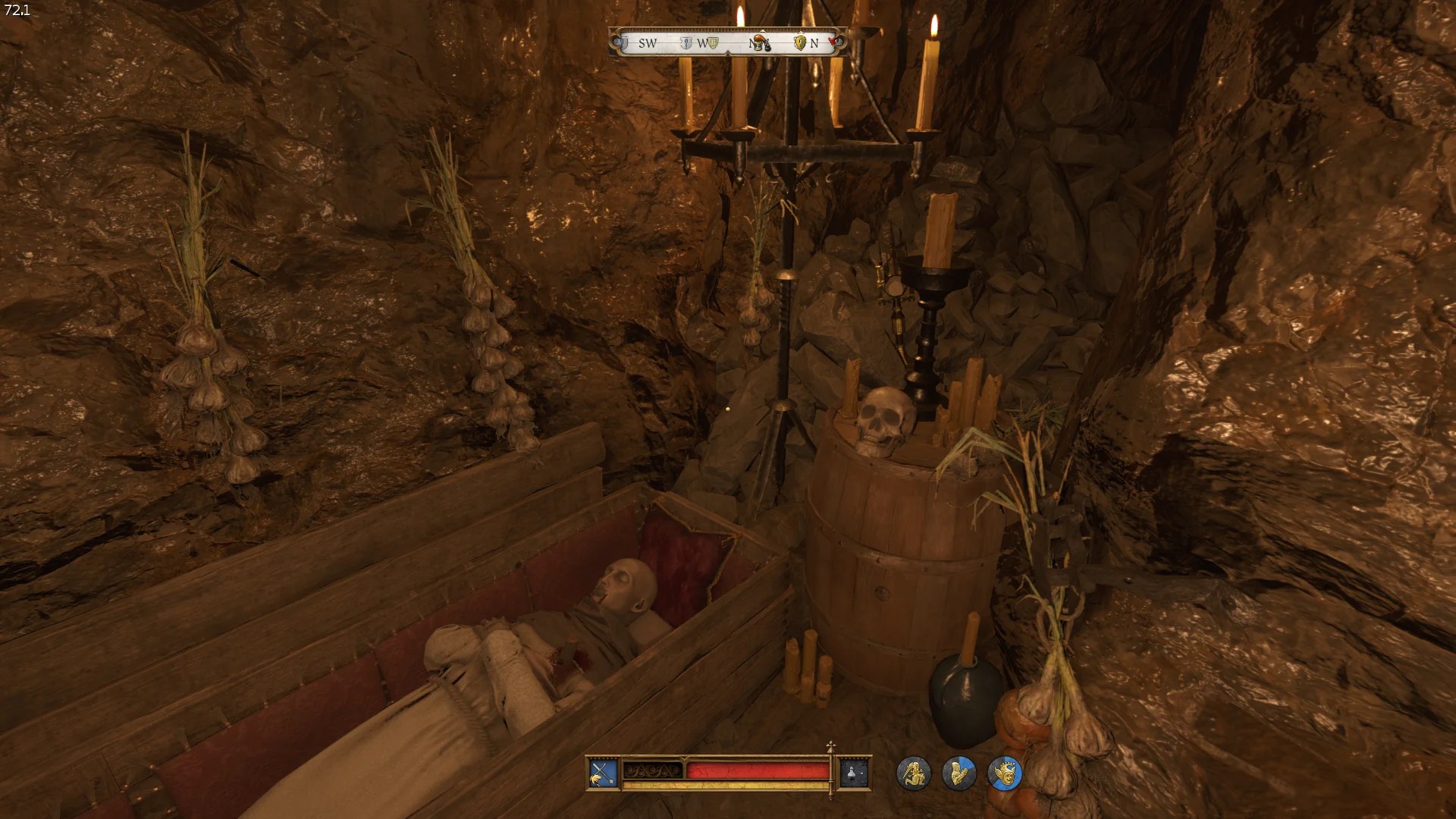Click the golden armored figure buff icon
The width and height of the screenshot is (1456, 819).
click(x=959, y=773)
